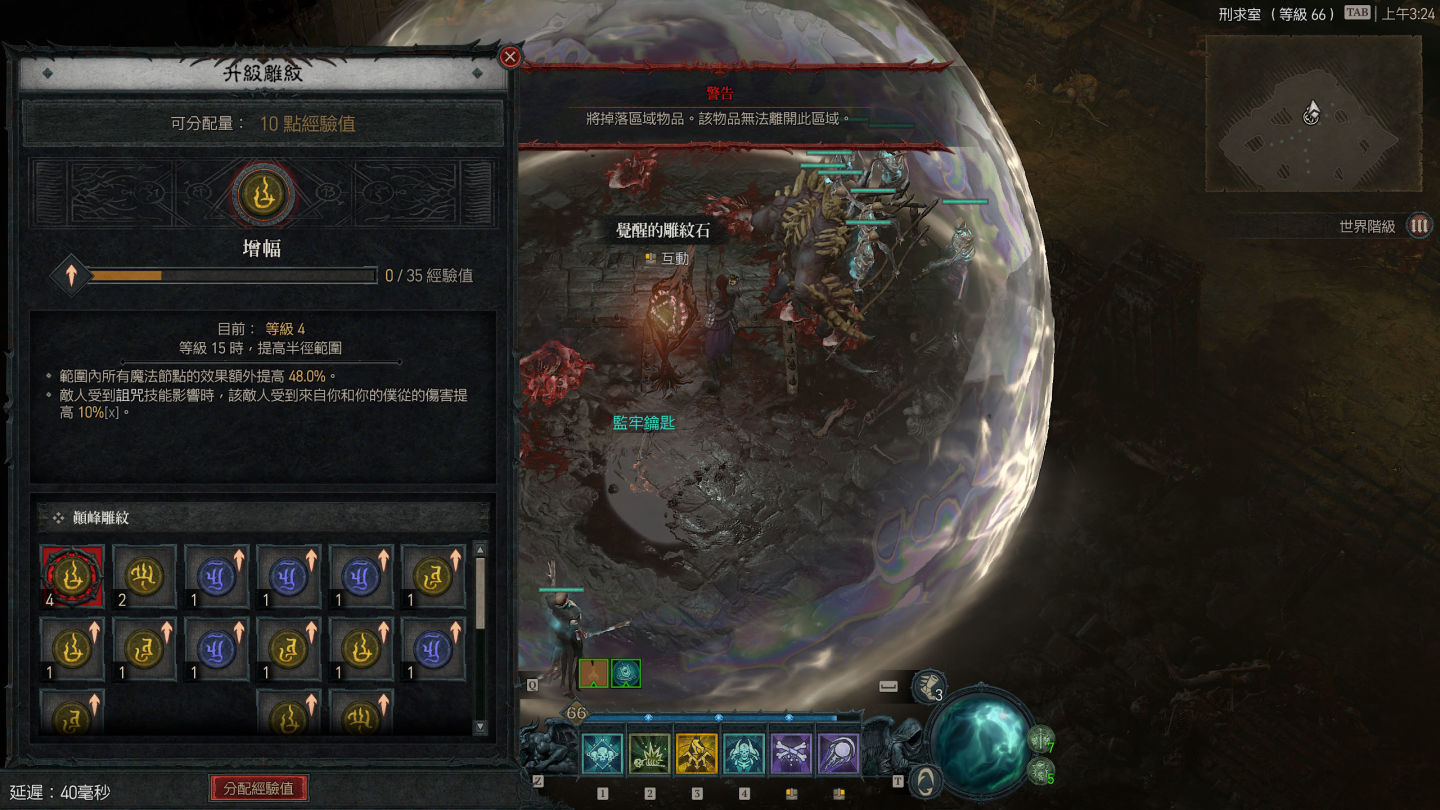This screenshot has height=810, width=1440.
Task: Activate the three-skulls skill in slot 1
Action: pyautogui.click(x=602, y=754)
